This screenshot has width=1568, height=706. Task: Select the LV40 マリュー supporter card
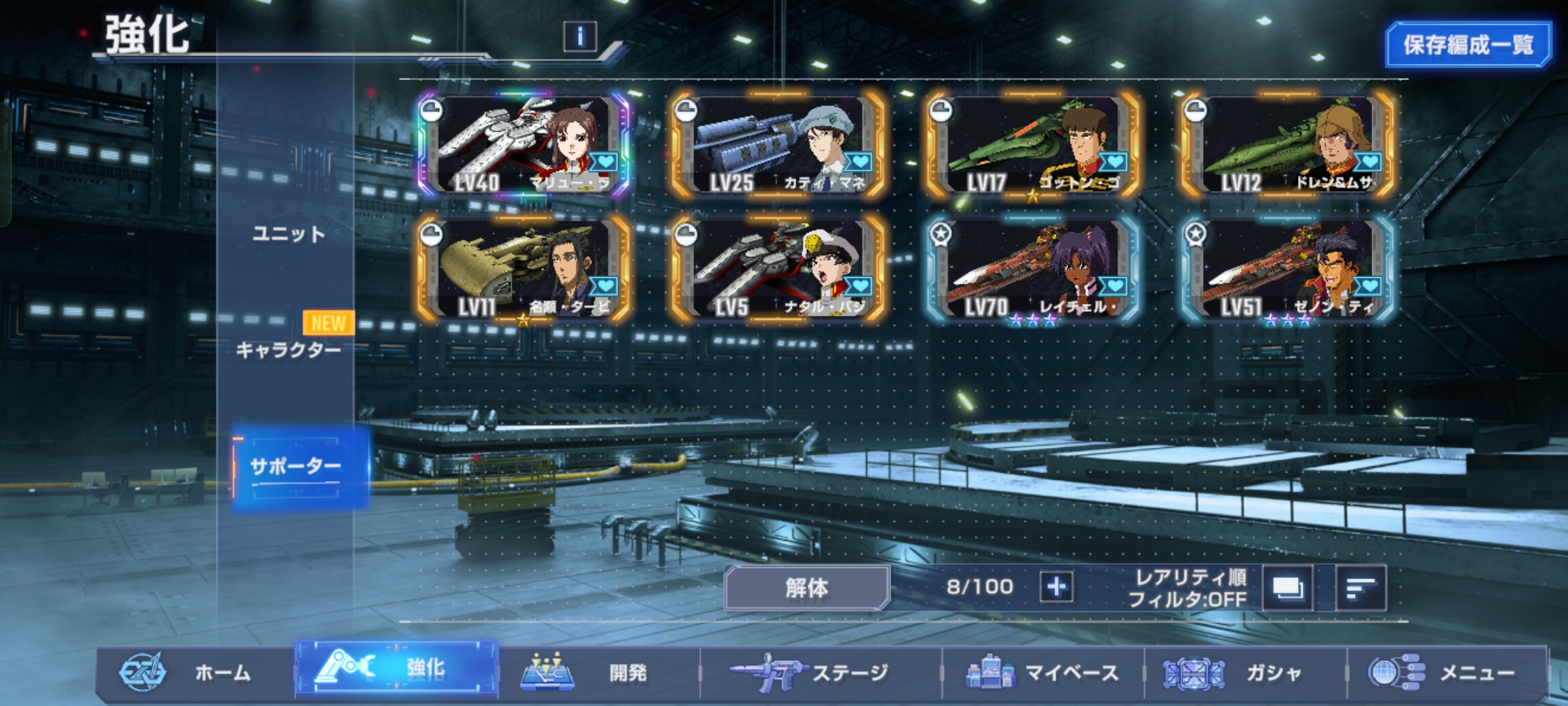(524, 145)
